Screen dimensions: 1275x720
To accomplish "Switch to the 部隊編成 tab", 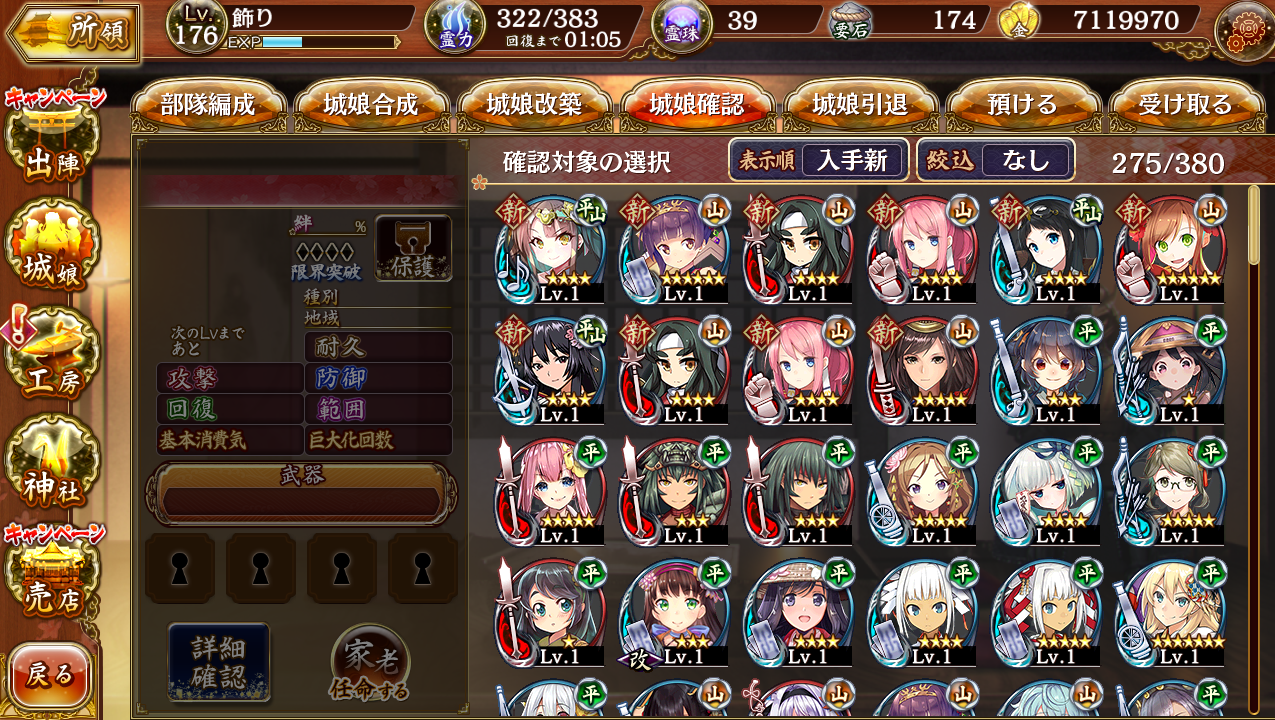I will [x=208, y=105].
